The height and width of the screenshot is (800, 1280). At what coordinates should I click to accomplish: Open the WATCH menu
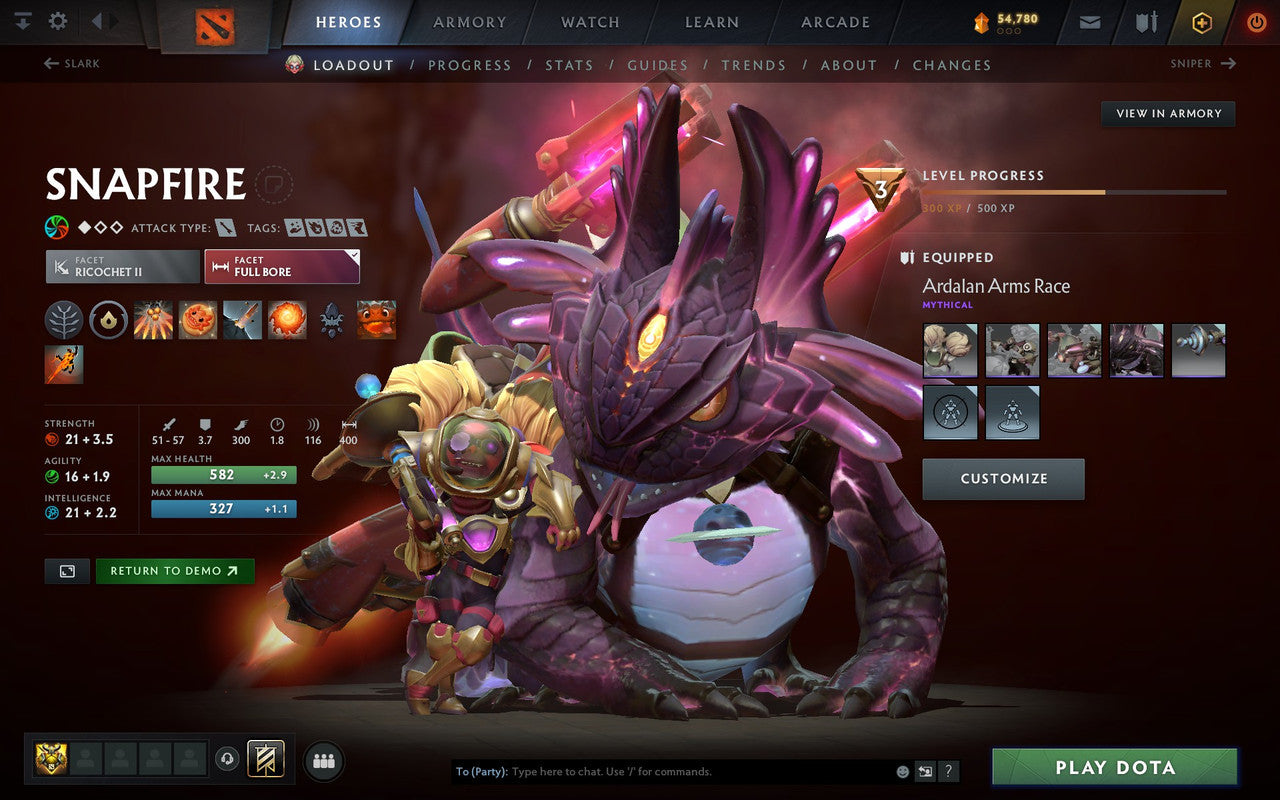tap(589, 21)
